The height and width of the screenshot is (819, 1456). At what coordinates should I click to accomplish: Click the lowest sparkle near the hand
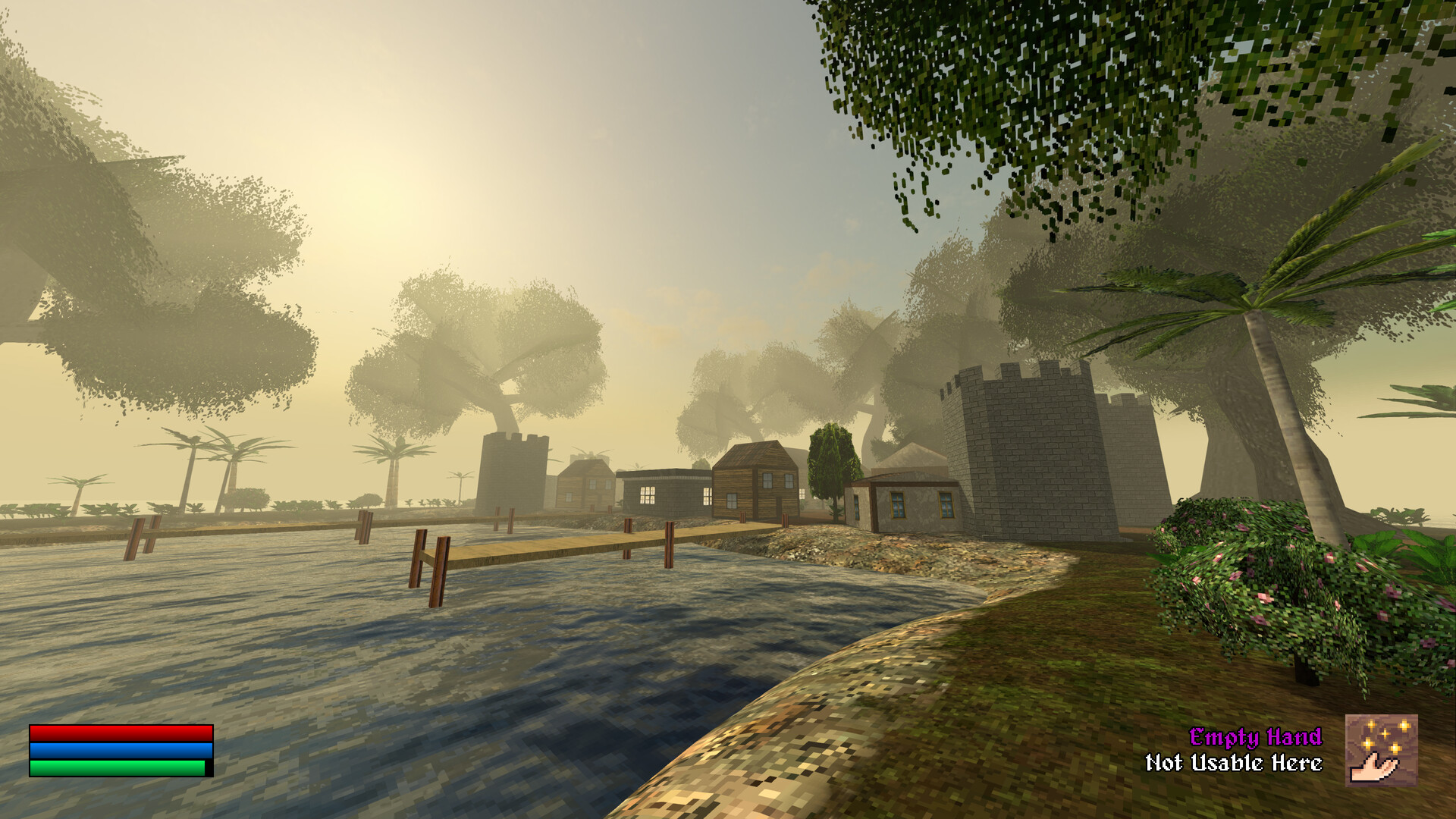(1395, 748)
